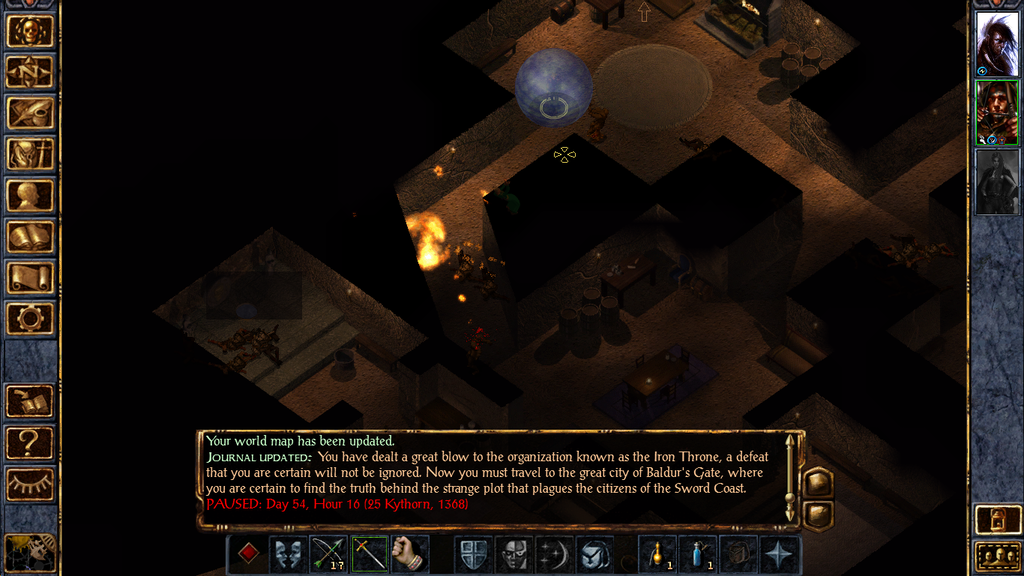
Task: Use the yellow potion quick item
Action: pos(657,554)
